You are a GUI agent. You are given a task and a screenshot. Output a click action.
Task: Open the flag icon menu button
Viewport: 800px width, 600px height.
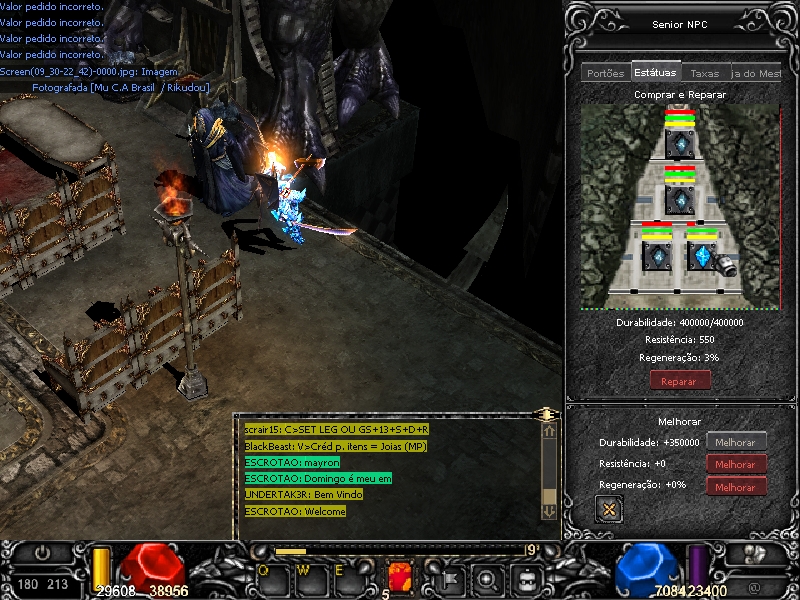451,578
